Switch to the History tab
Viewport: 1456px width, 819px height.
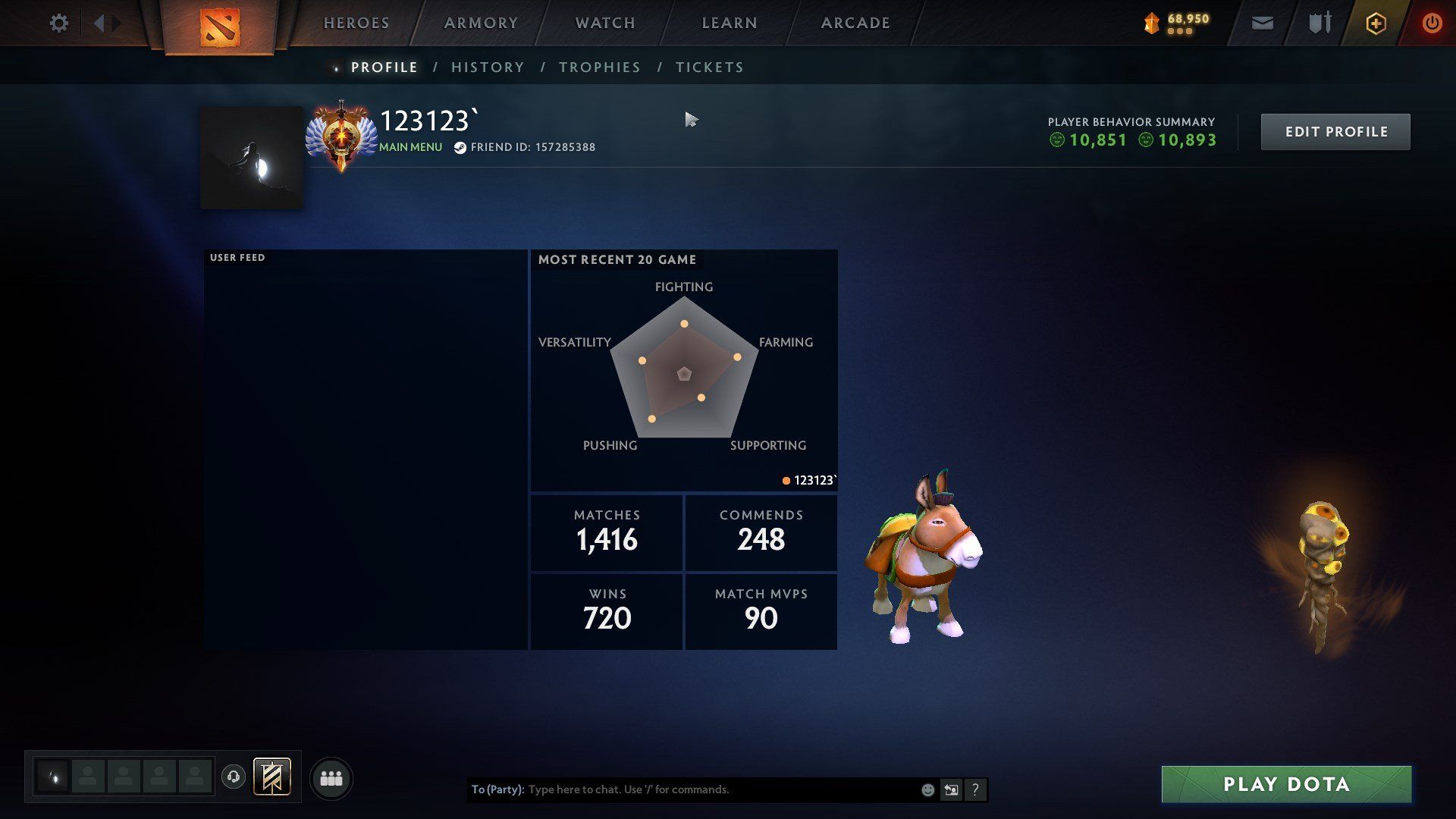click(x=488, y=67)
